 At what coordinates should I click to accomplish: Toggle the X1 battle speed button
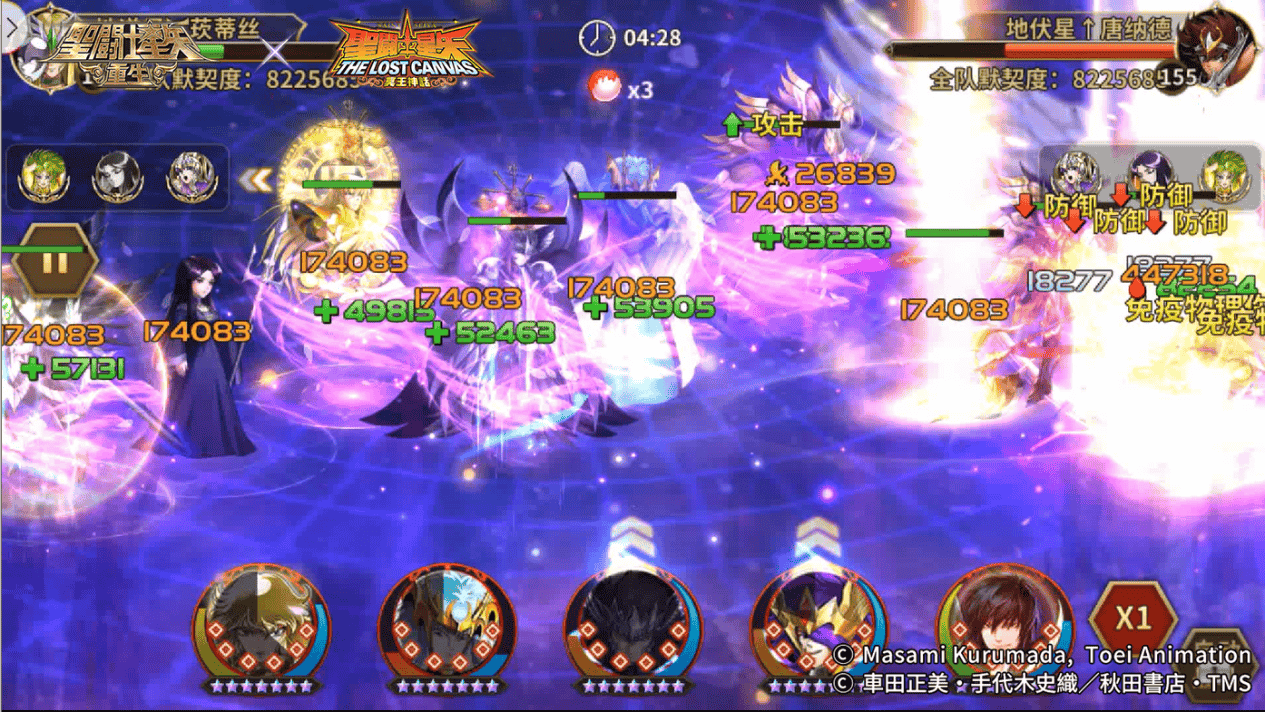[x=1133, y=616]
